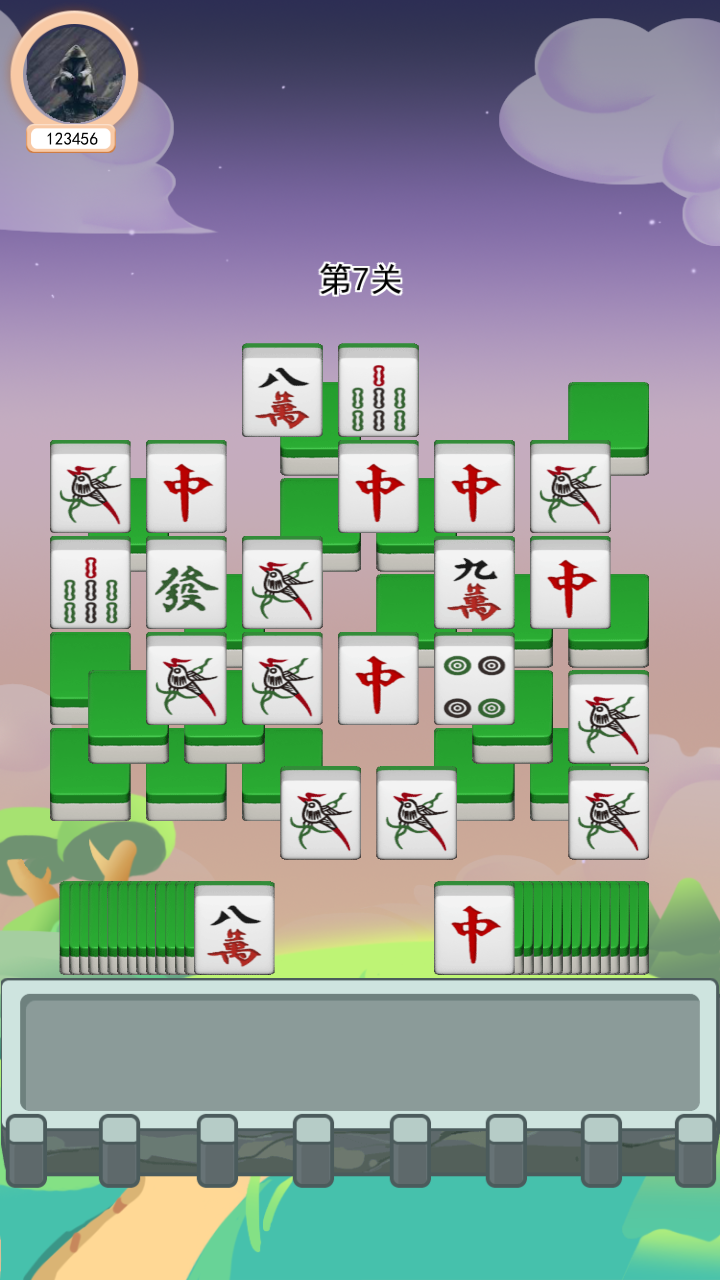Choose the four-circles mahjong tile

tap(474, 681)
